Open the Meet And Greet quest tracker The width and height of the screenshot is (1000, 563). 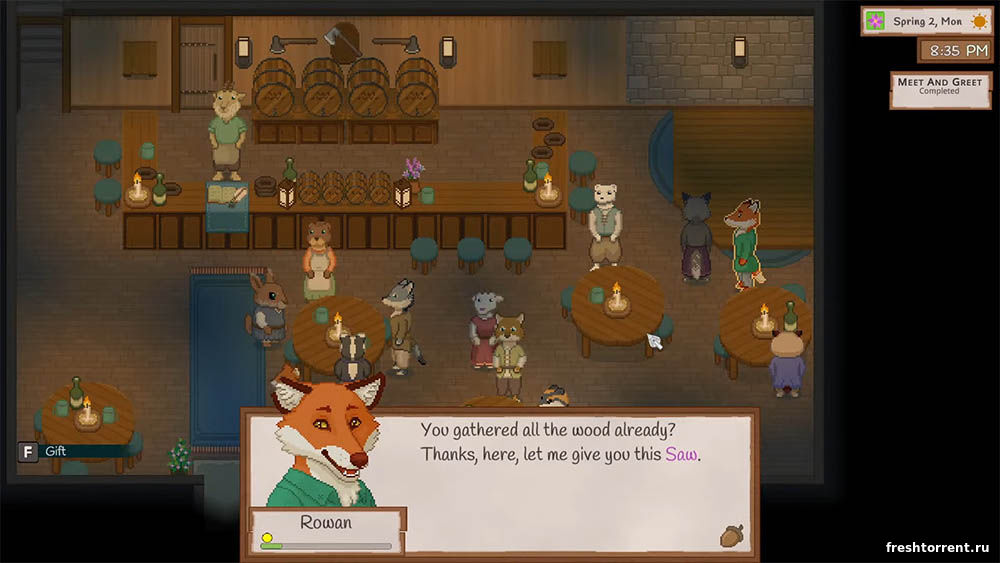coord(927,88)
